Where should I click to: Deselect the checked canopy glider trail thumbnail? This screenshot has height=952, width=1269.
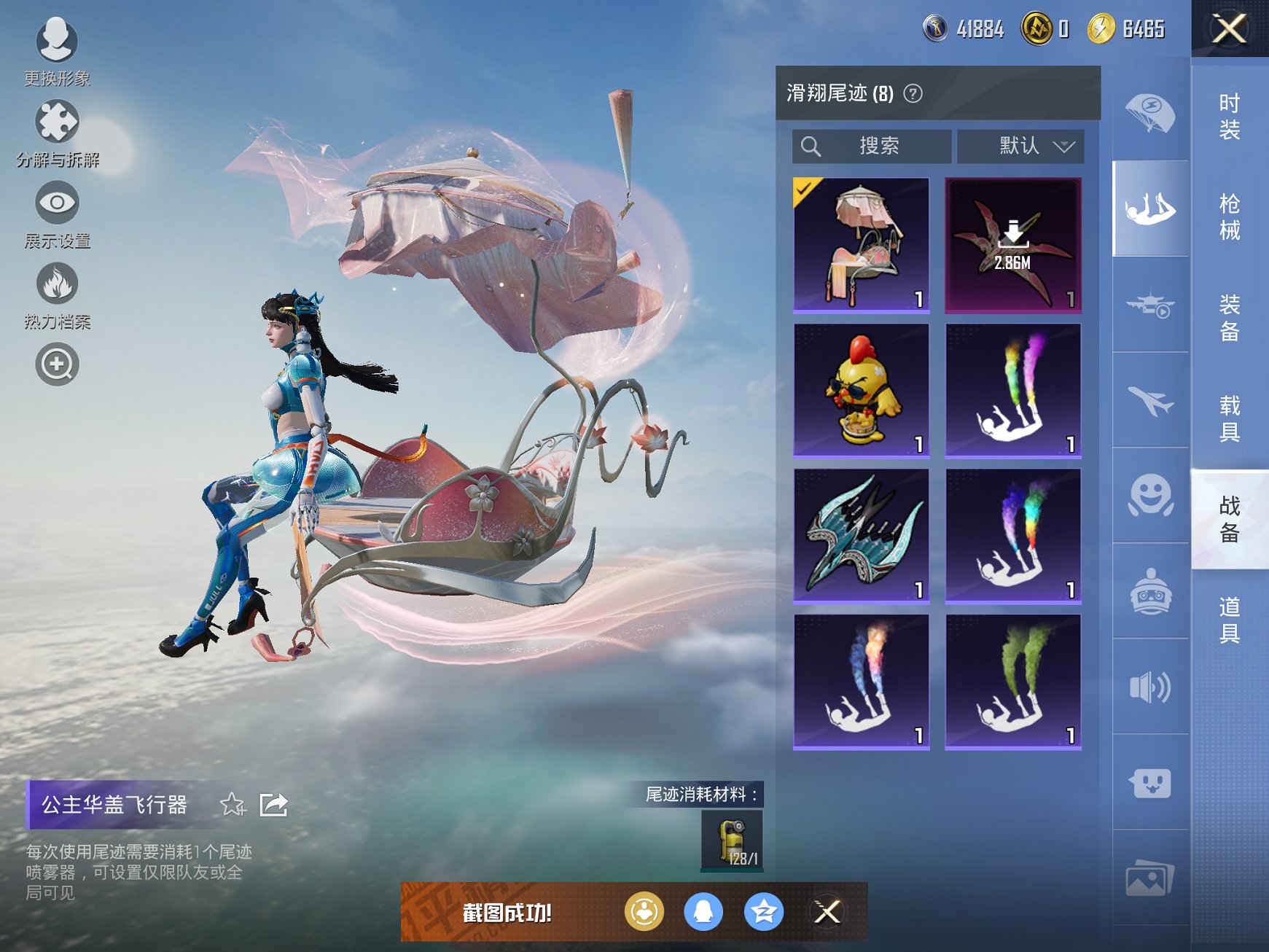pos(862,246)
